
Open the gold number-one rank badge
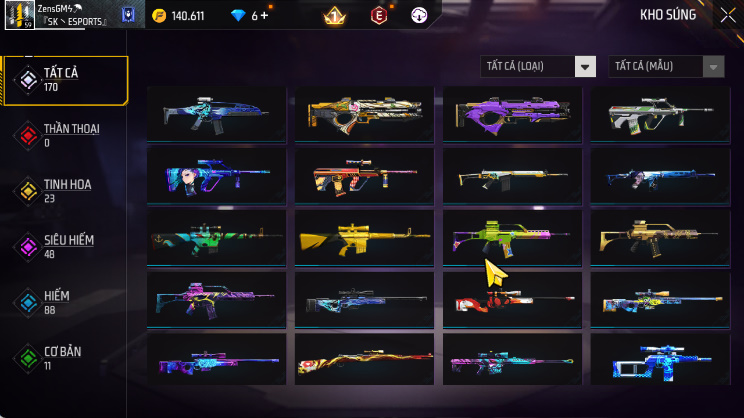[334, 16]
